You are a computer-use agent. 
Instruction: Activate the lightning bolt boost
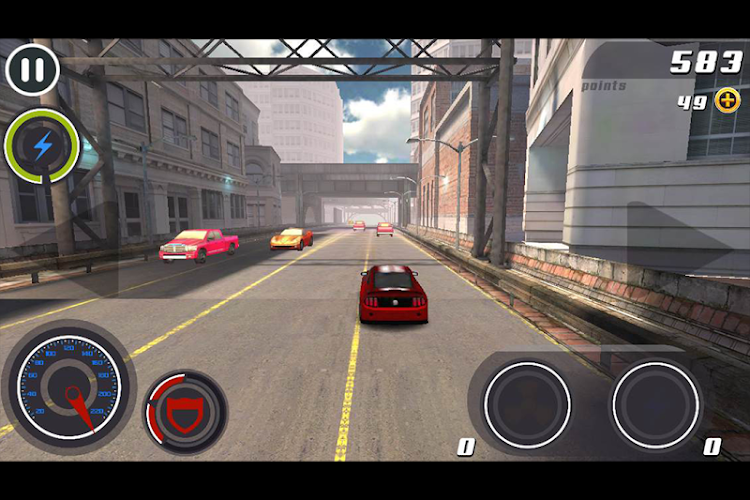tap(42, 147)
